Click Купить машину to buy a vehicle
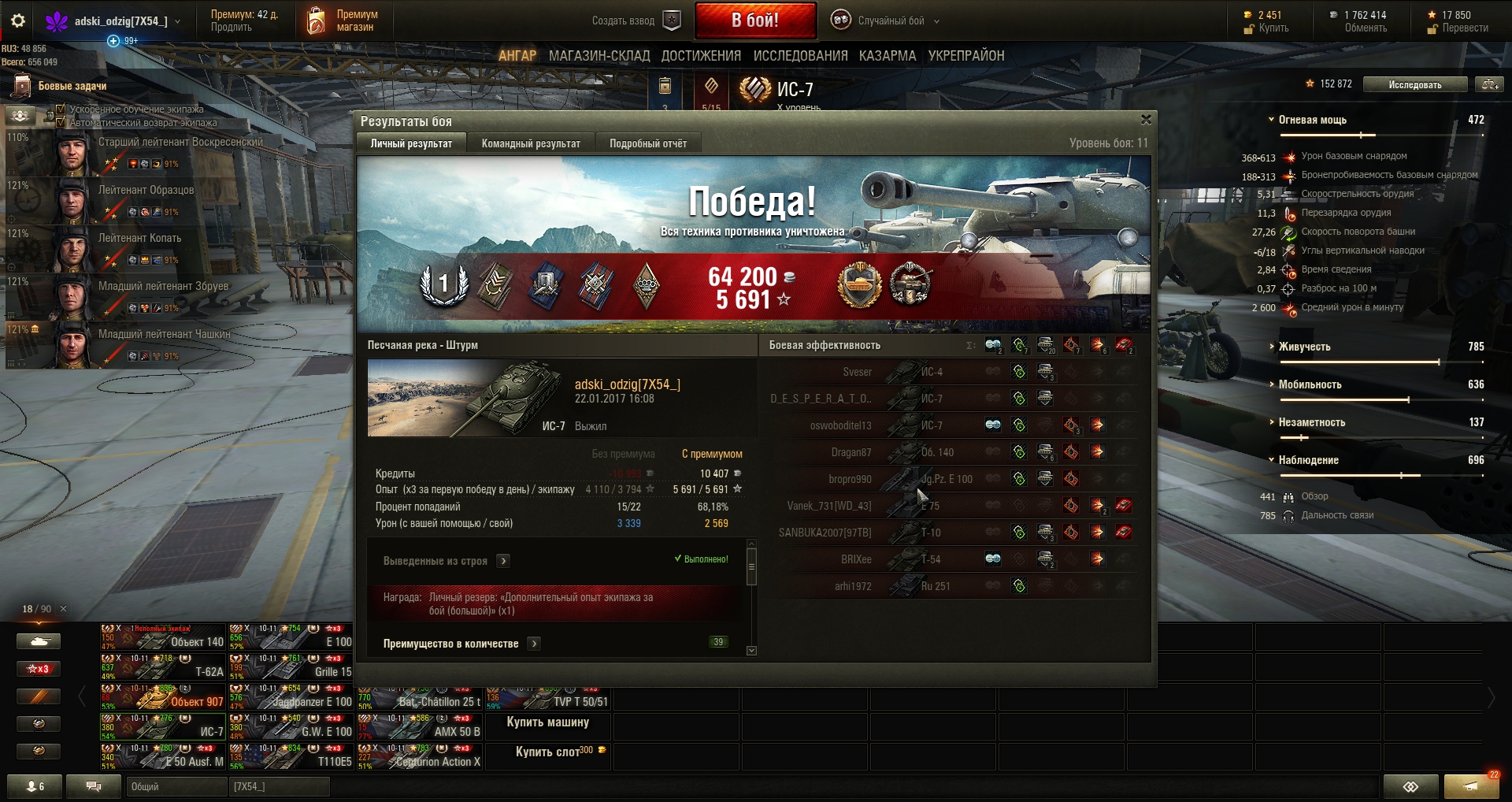The width and height of the screenshot is (1512, 802). click(547, 722)
